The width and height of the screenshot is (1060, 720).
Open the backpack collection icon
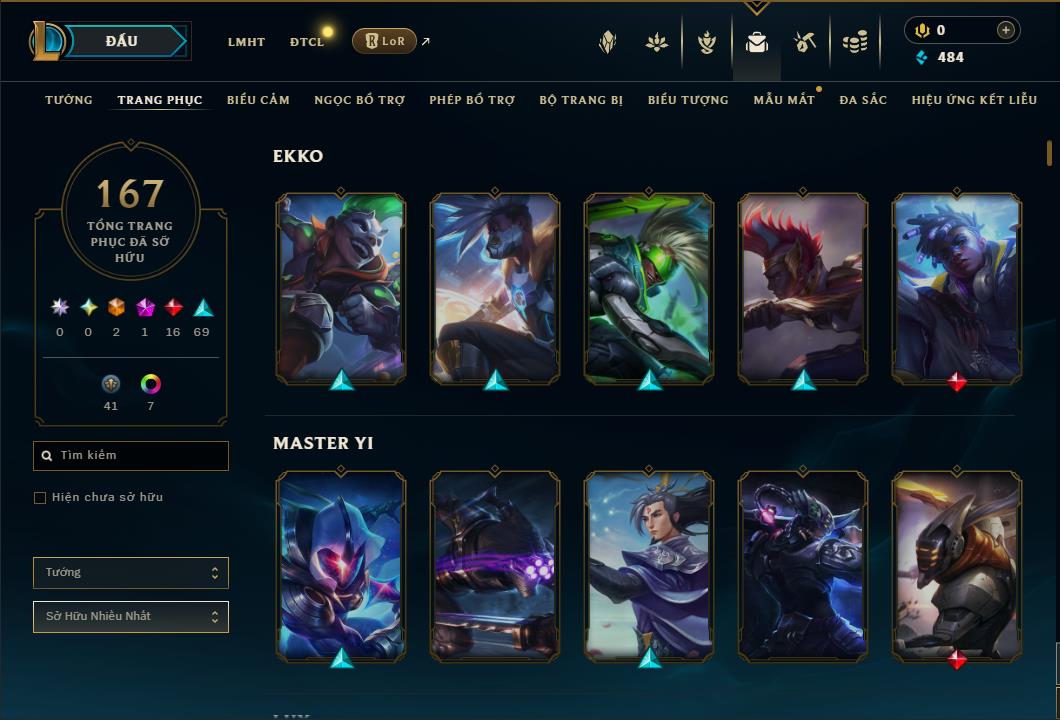click(757, 42)
